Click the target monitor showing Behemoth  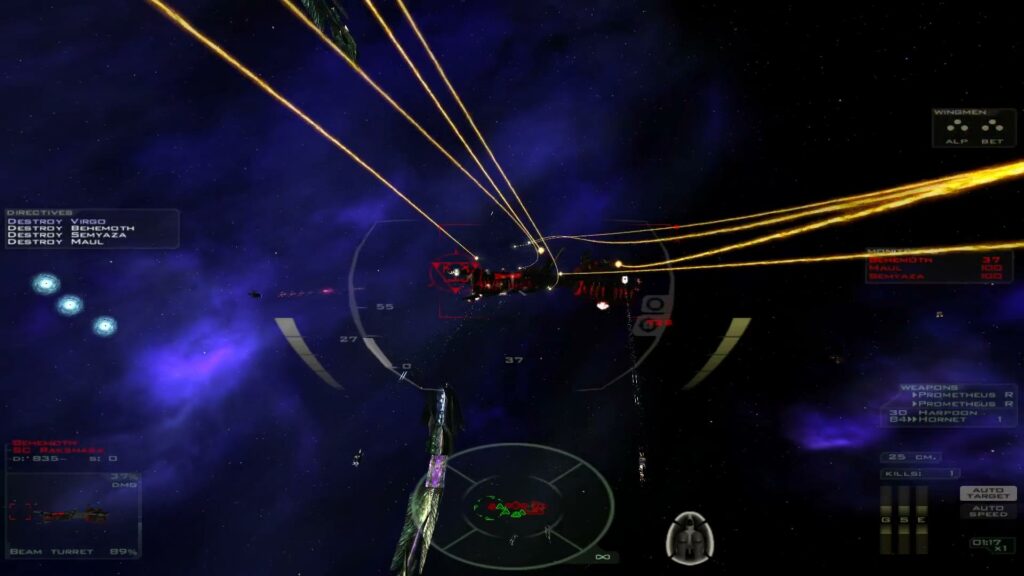pos(72,498)
